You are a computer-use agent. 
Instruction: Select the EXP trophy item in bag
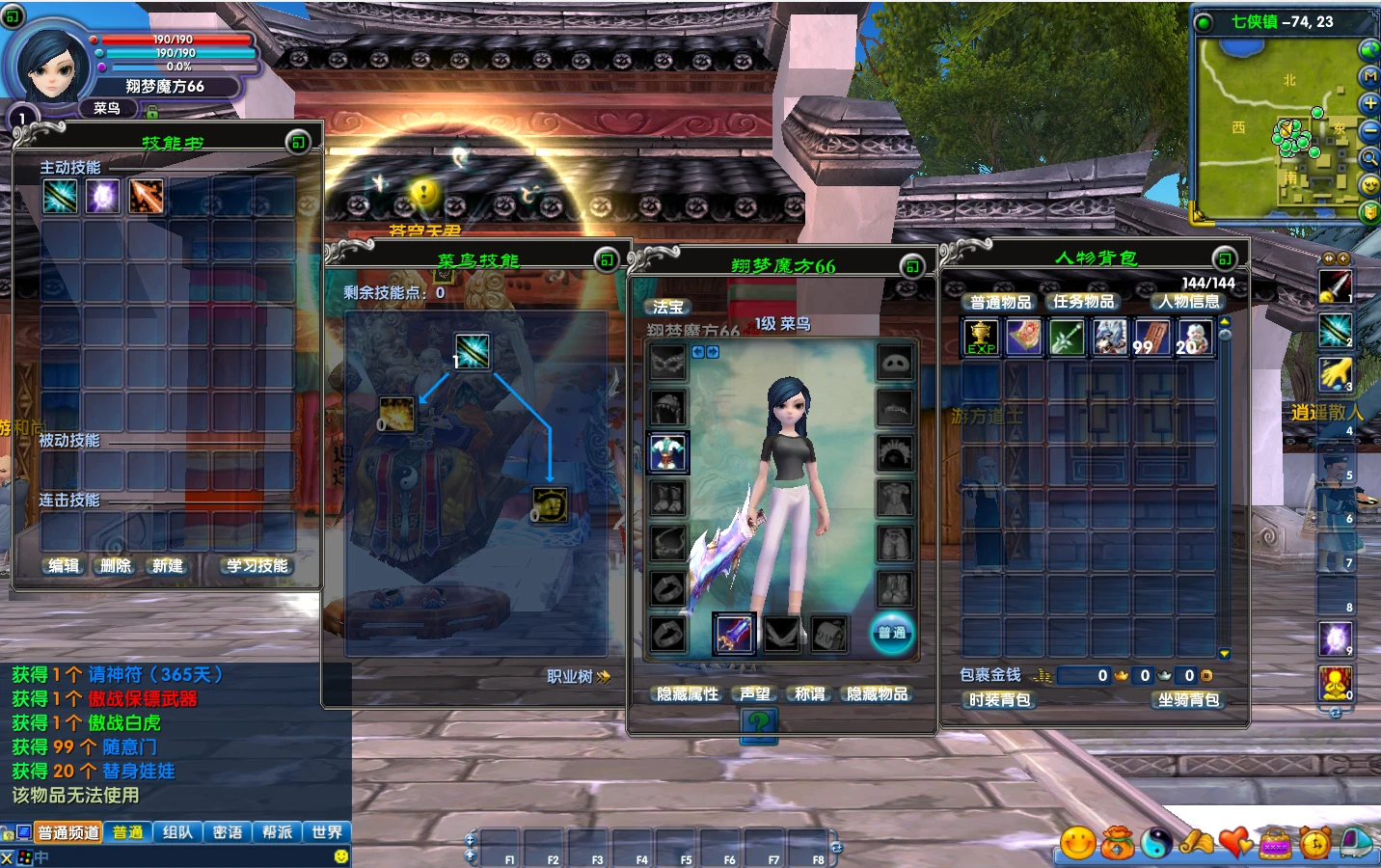pyautogui.click(x=981, y=338)
